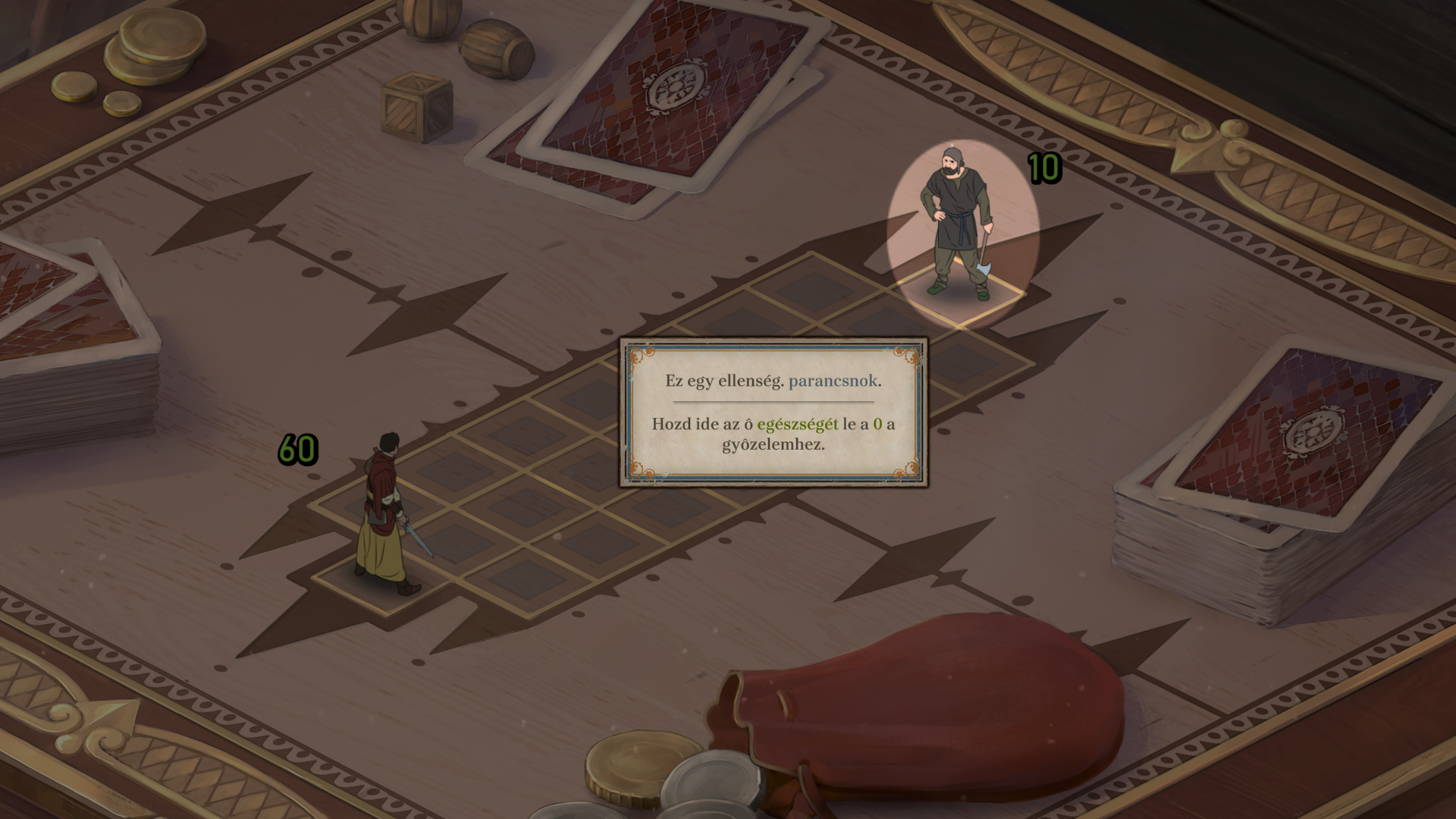Screen dimensions: 1456x819
Task: Dismiss the tutorial tooltip about the enemy commander
Action: [773, 412]
